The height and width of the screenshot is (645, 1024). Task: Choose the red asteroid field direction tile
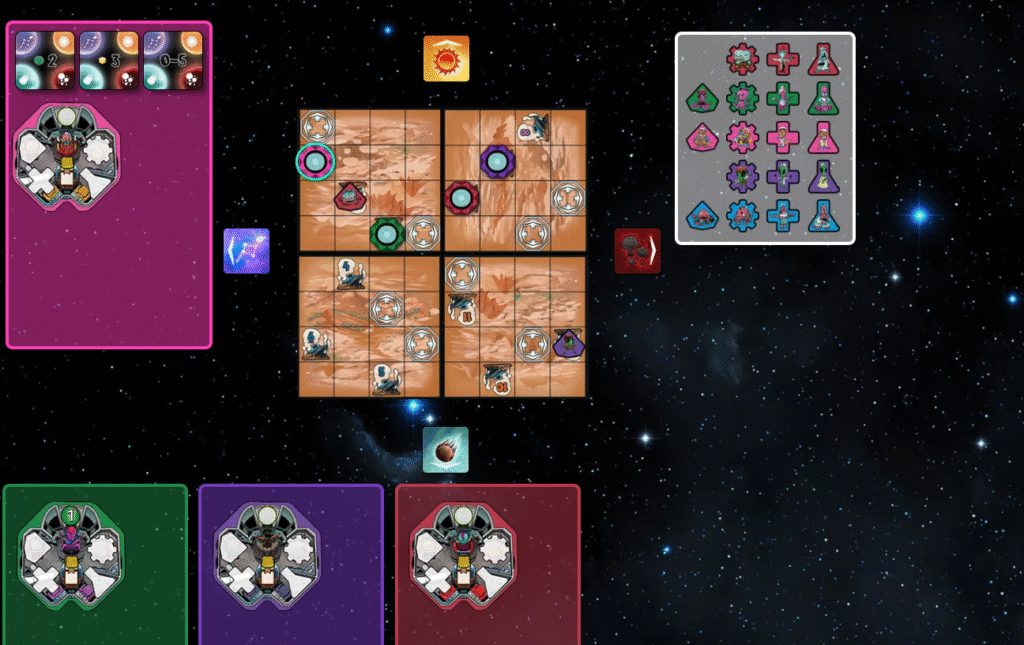(637, 250)
